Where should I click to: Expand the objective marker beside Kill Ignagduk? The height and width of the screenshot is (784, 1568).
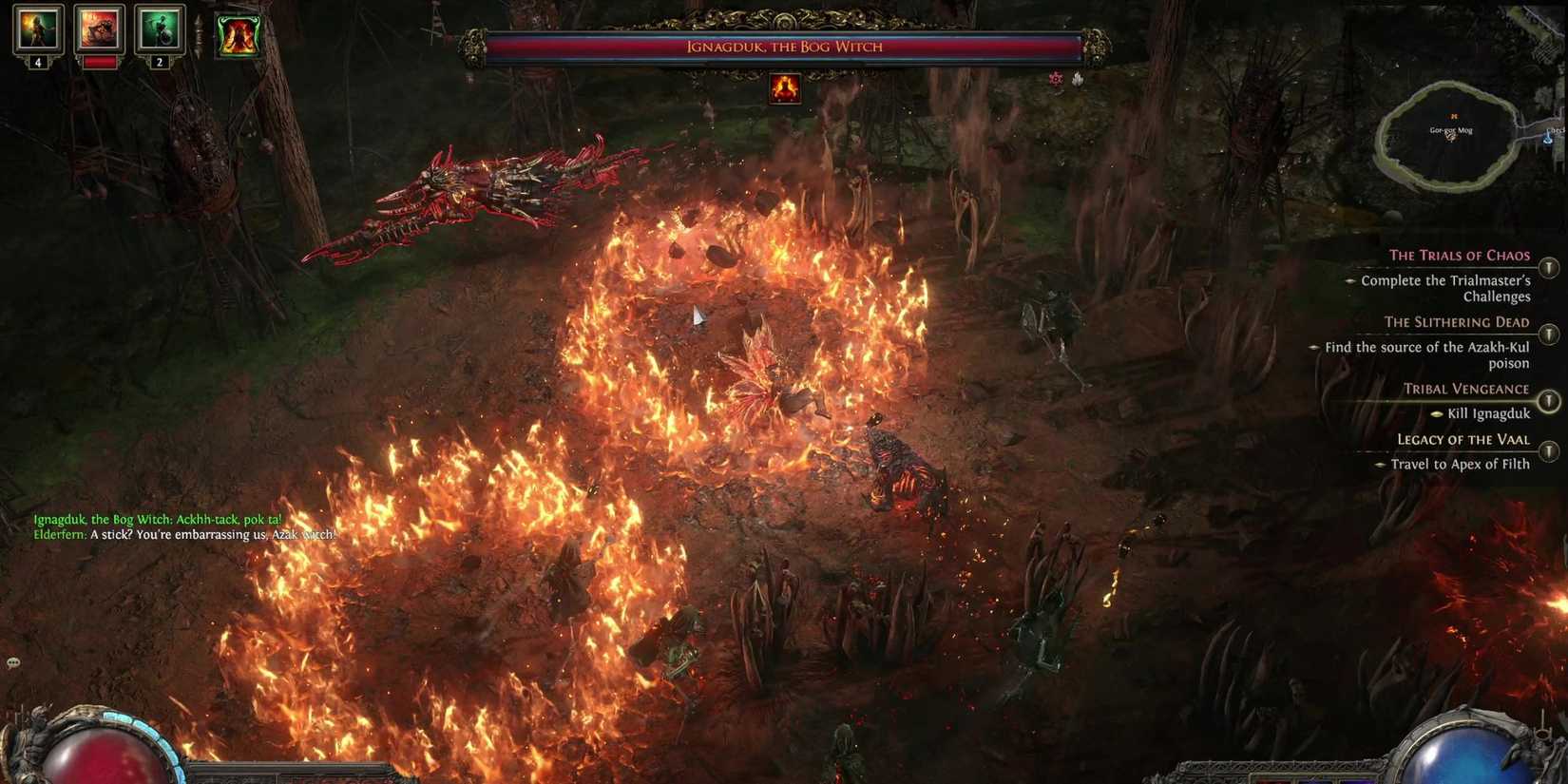[x=1438, y=413]
